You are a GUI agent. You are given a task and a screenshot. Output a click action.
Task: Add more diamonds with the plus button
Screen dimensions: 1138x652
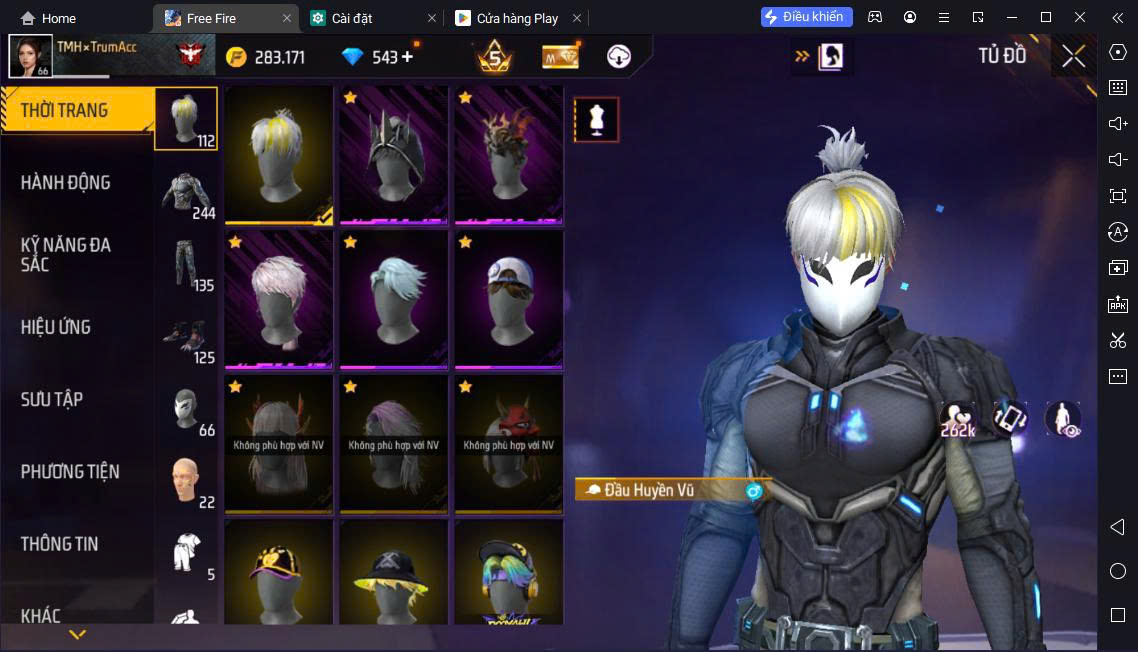(407, 57)
